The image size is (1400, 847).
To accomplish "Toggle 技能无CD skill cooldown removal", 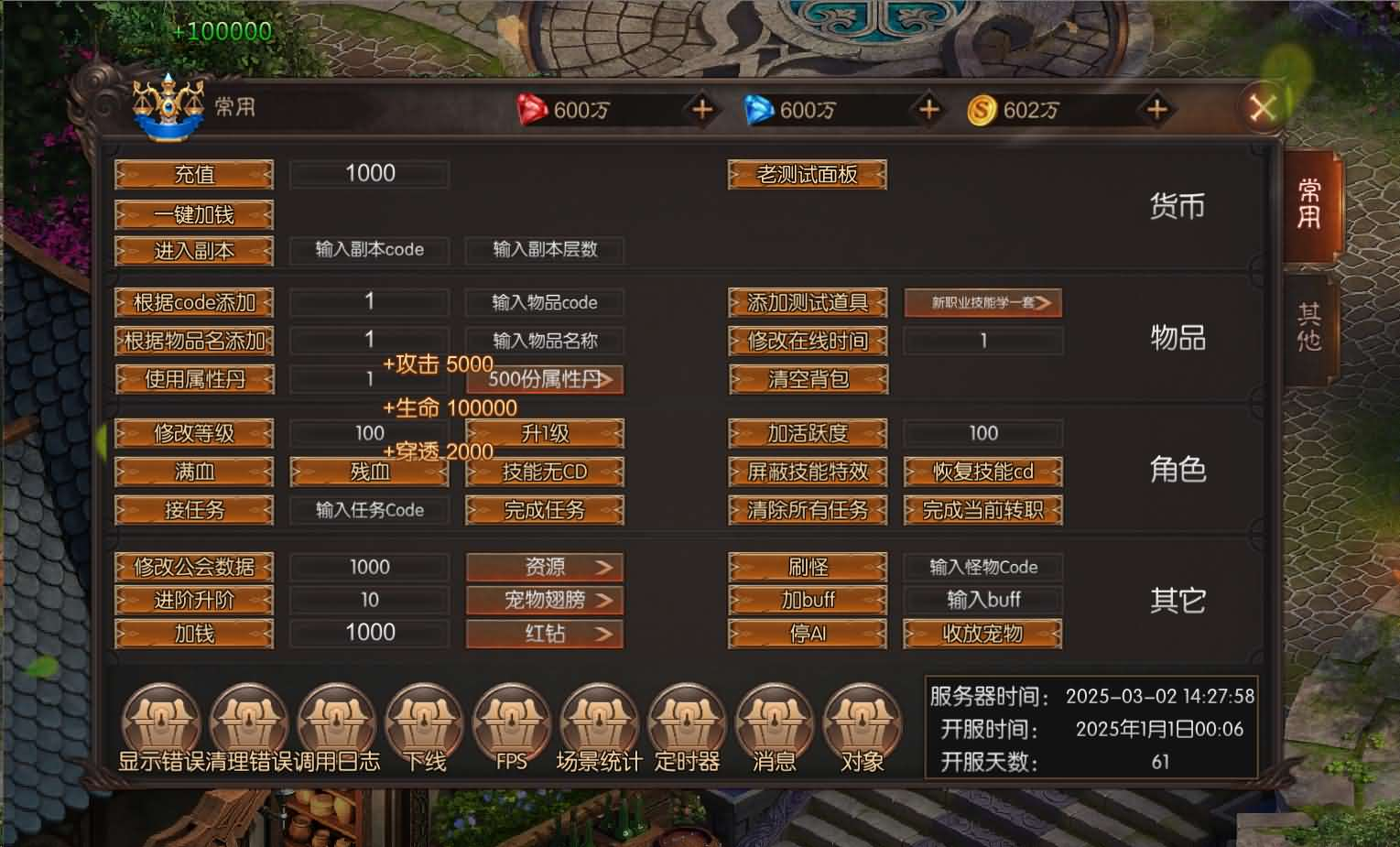I will click(544, 472).
